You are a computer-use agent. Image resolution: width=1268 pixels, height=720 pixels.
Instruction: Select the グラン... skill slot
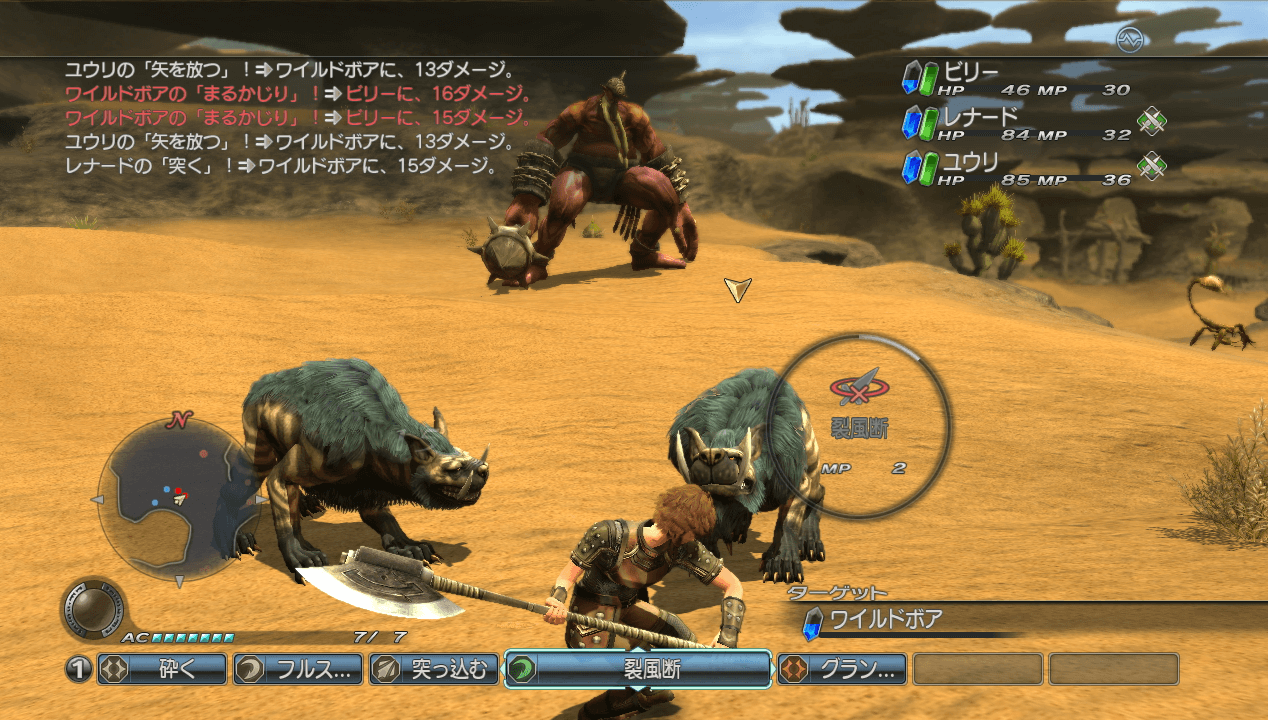point(842,669)
